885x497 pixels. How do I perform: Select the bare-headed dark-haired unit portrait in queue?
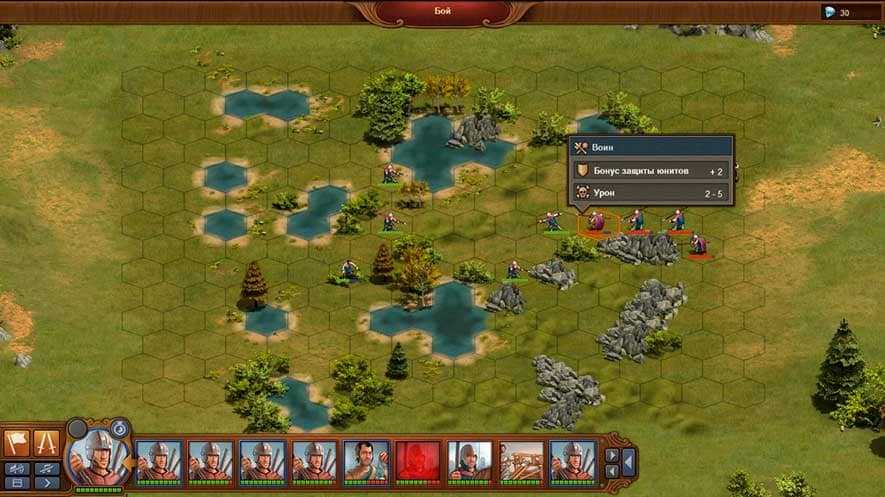[x=366, y=461]
